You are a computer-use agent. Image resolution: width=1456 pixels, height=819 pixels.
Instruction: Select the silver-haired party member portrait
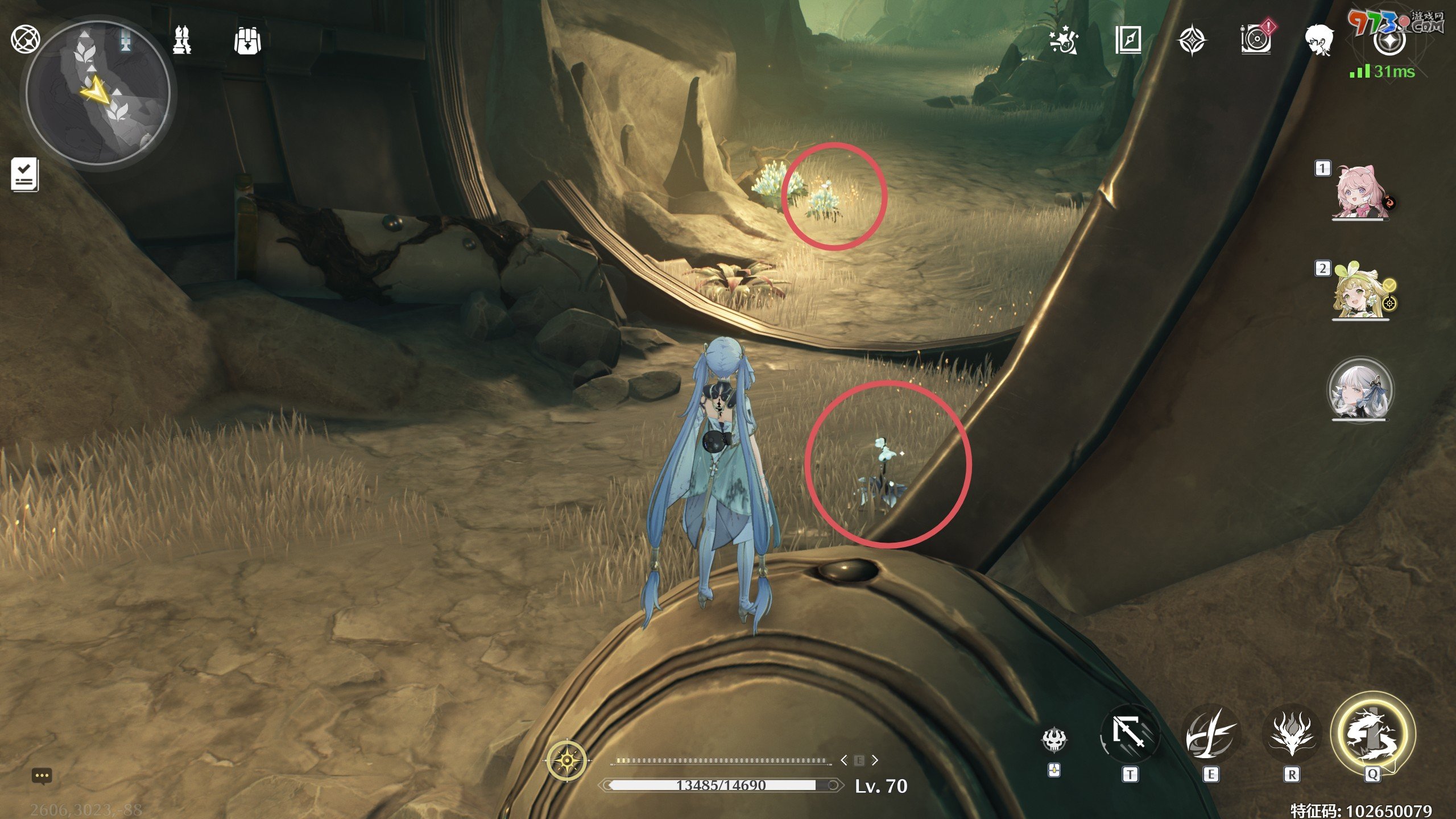point(1360,390)
